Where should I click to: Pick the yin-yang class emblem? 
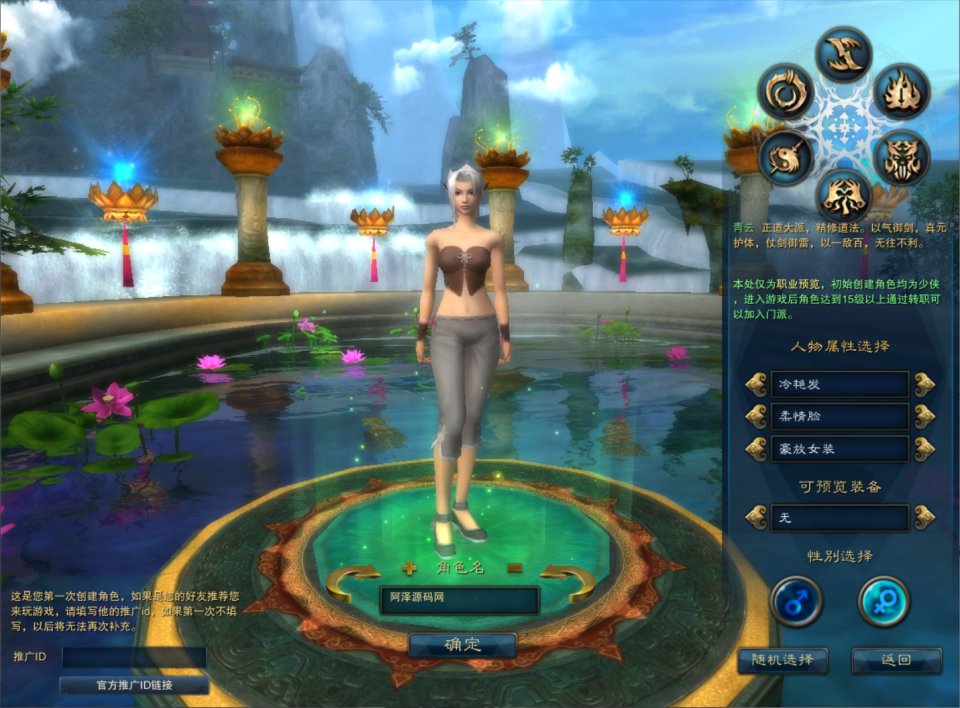(785, 157)
